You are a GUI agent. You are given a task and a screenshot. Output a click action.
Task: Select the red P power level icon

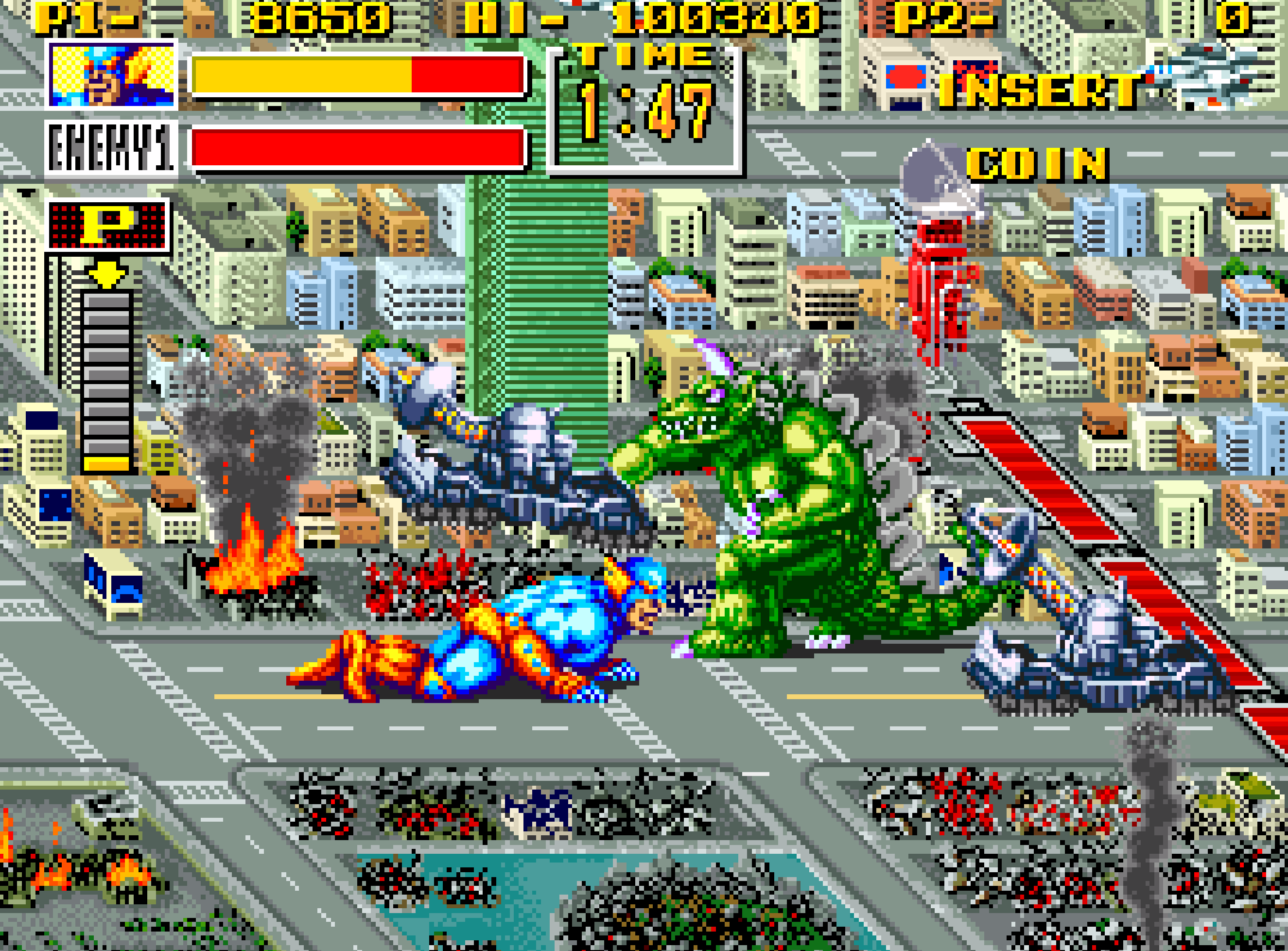[x=108, y=225]
